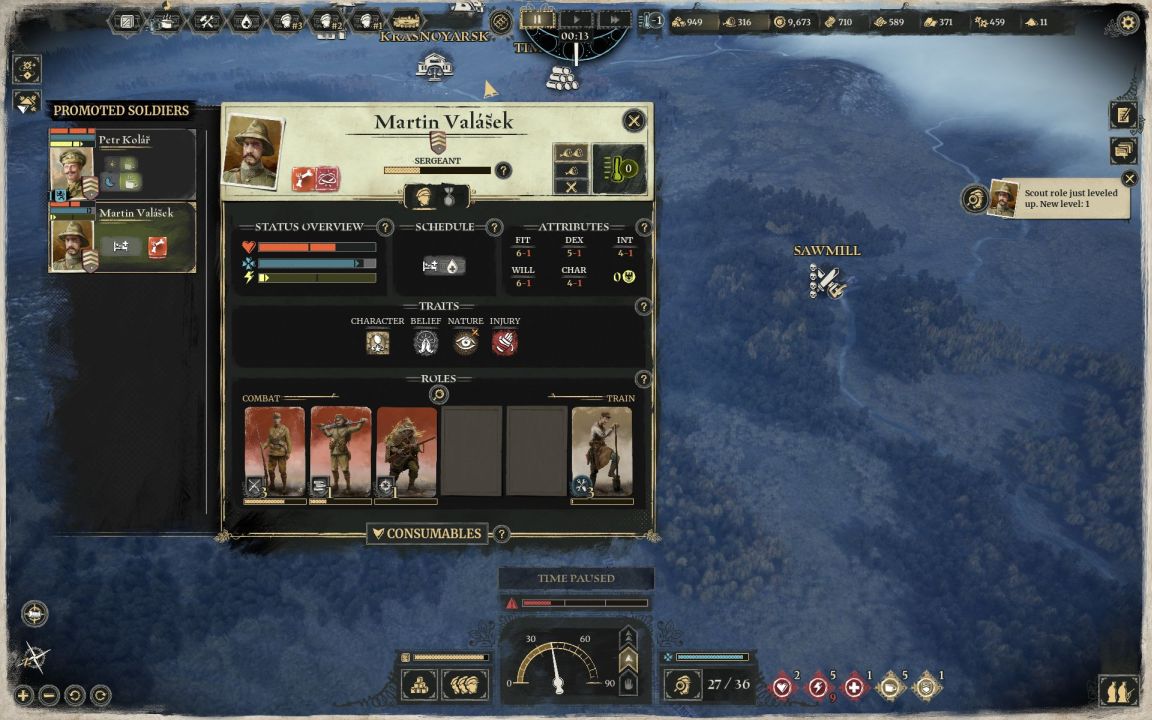The height and width of the screenshot is (720, 1152).
Task: Activate fast-forward time speed
Action: 613,19
